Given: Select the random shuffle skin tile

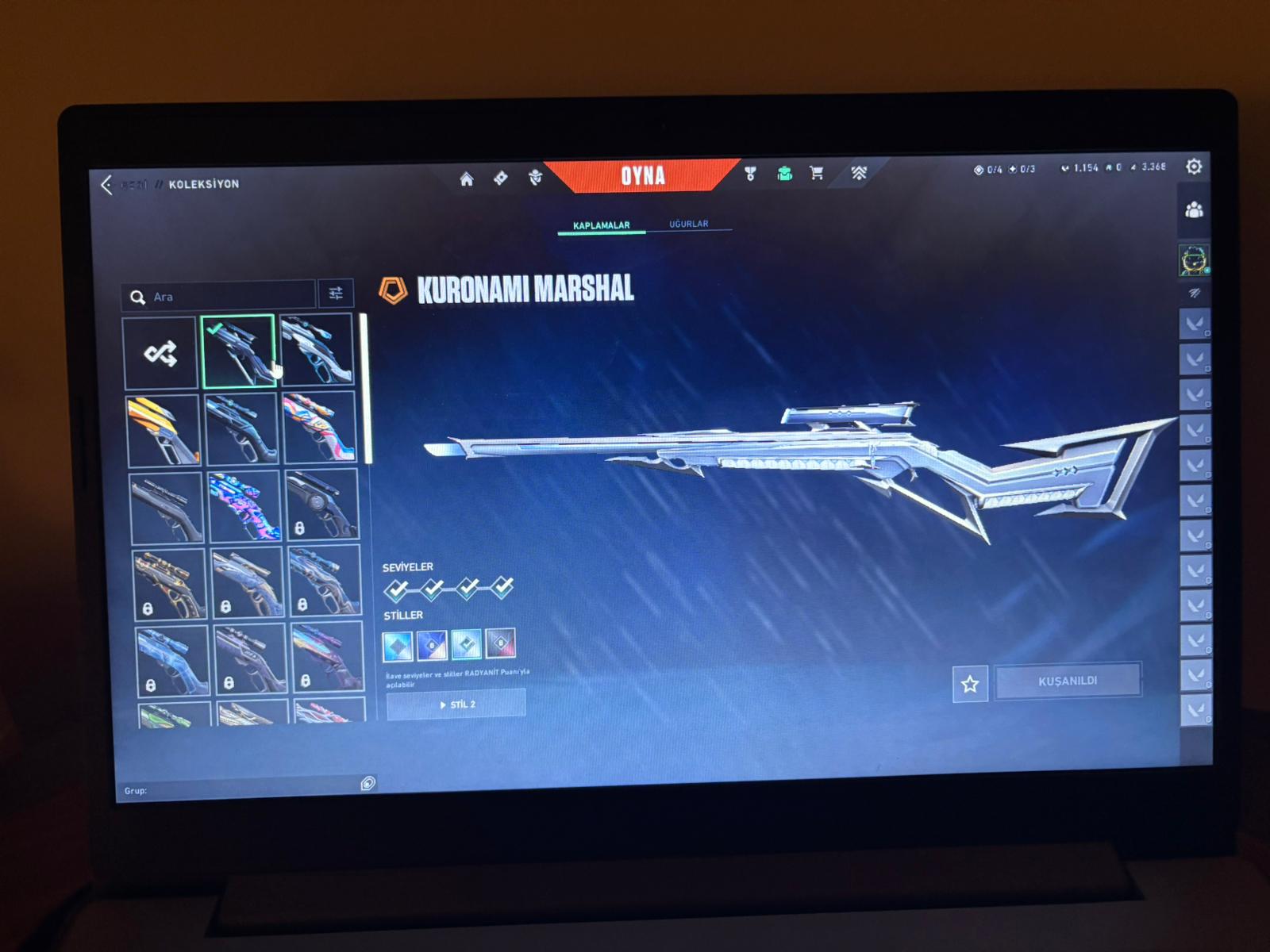Looking at the screenshot, I should point(160,354).
